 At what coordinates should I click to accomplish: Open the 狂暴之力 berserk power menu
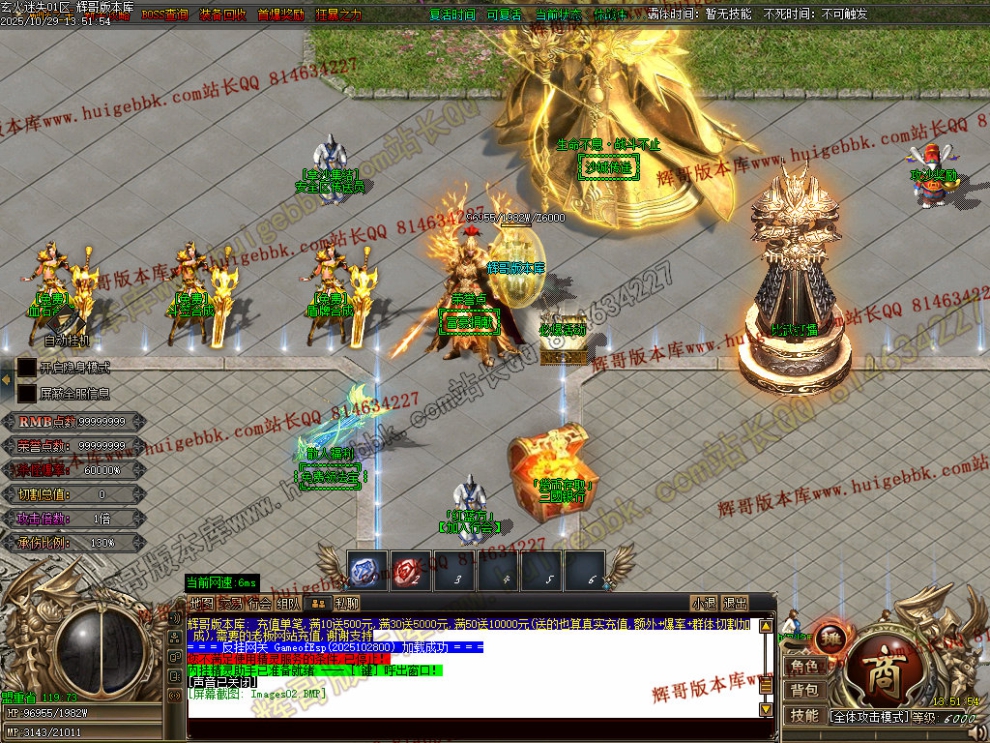click(340, 15)
